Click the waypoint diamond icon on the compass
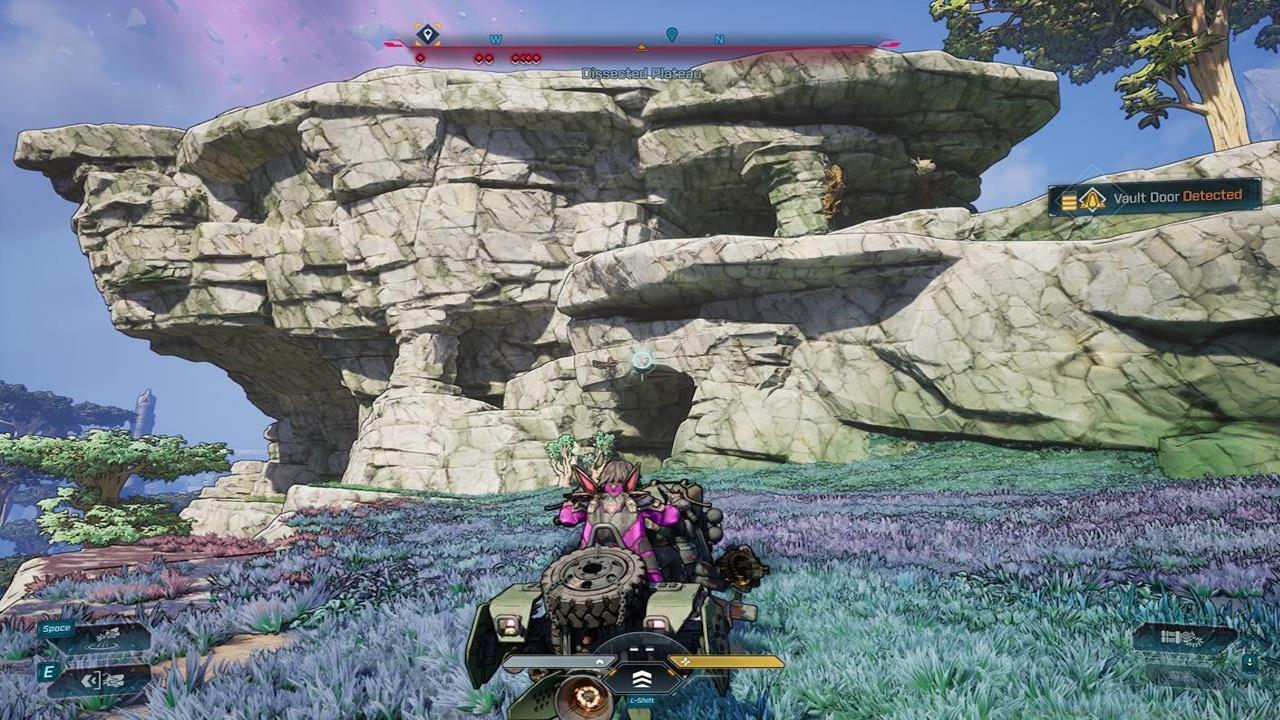 (x=427, y=33)
